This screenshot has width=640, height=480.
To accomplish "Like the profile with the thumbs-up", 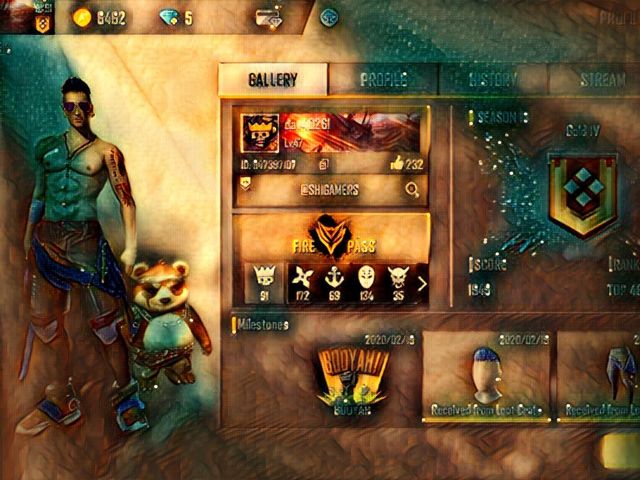I will (395, 163).
